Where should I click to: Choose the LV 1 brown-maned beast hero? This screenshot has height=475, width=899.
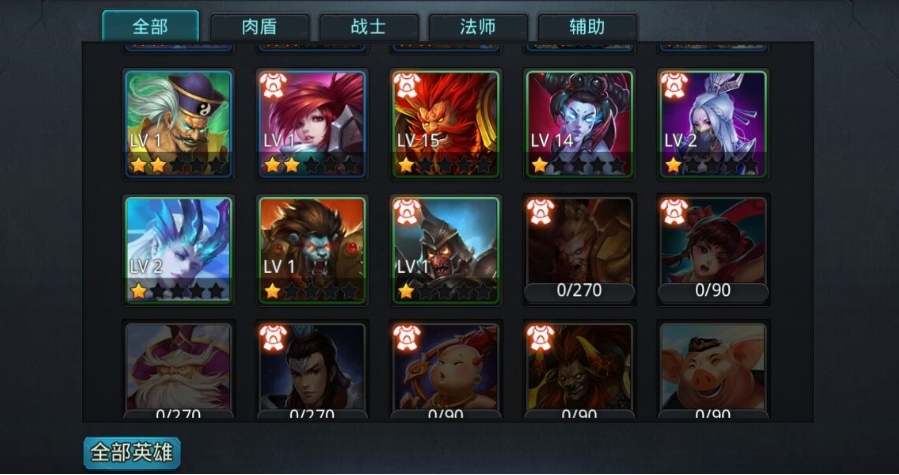(313, 250)
